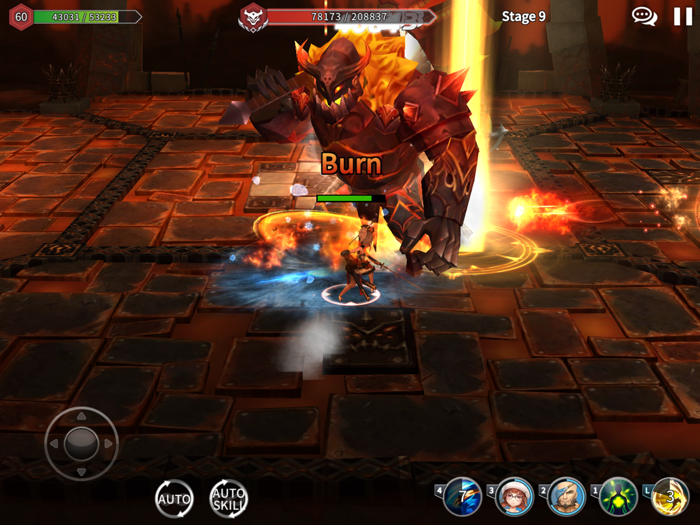
Task: Activate the blue slash skill on cooldown
Action: click(x=463, y=496)
